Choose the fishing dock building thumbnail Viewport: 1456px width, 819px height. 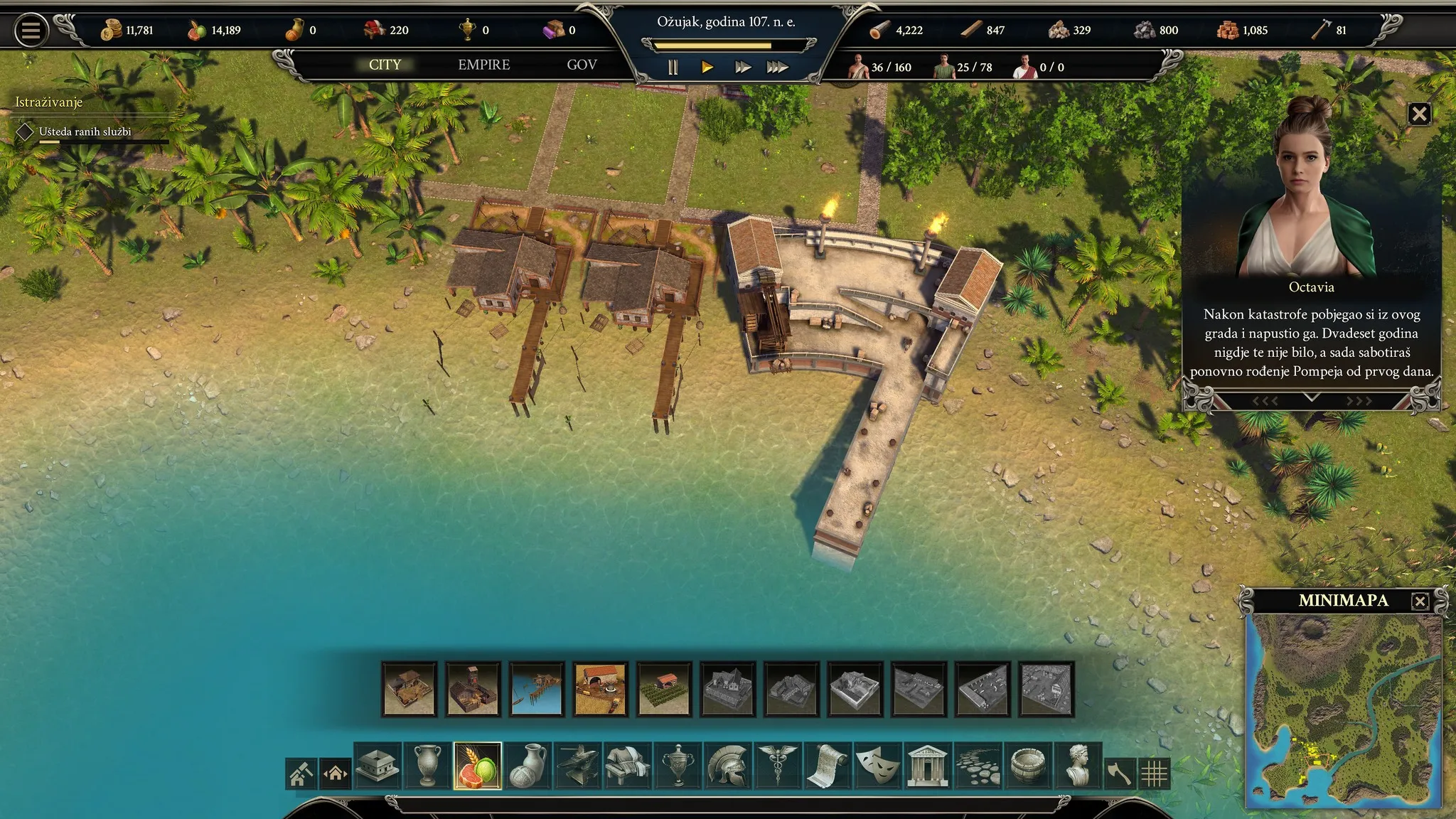click(x=537, y=688)
